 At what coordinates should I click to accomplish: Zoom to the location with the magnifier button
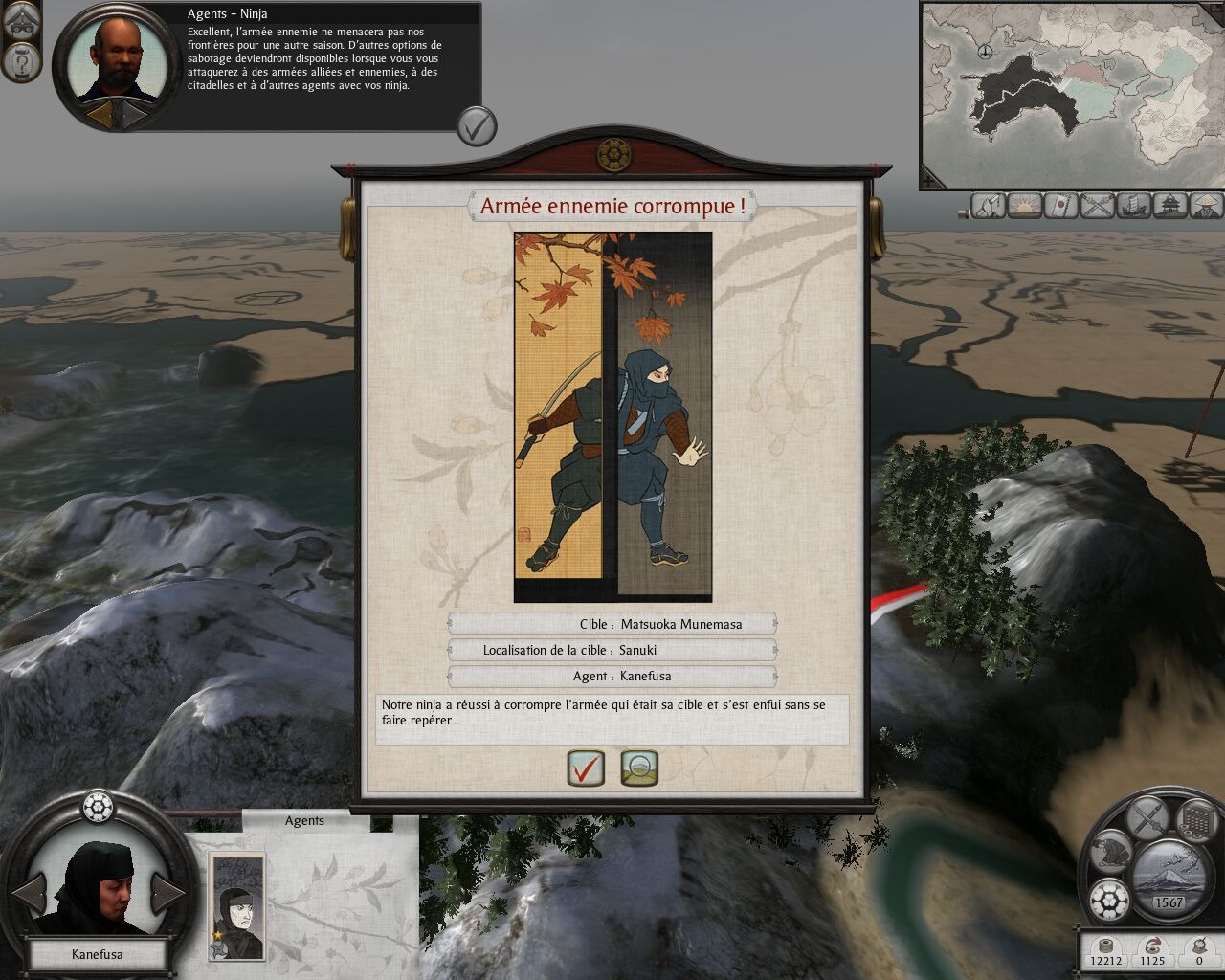[639, 768]
